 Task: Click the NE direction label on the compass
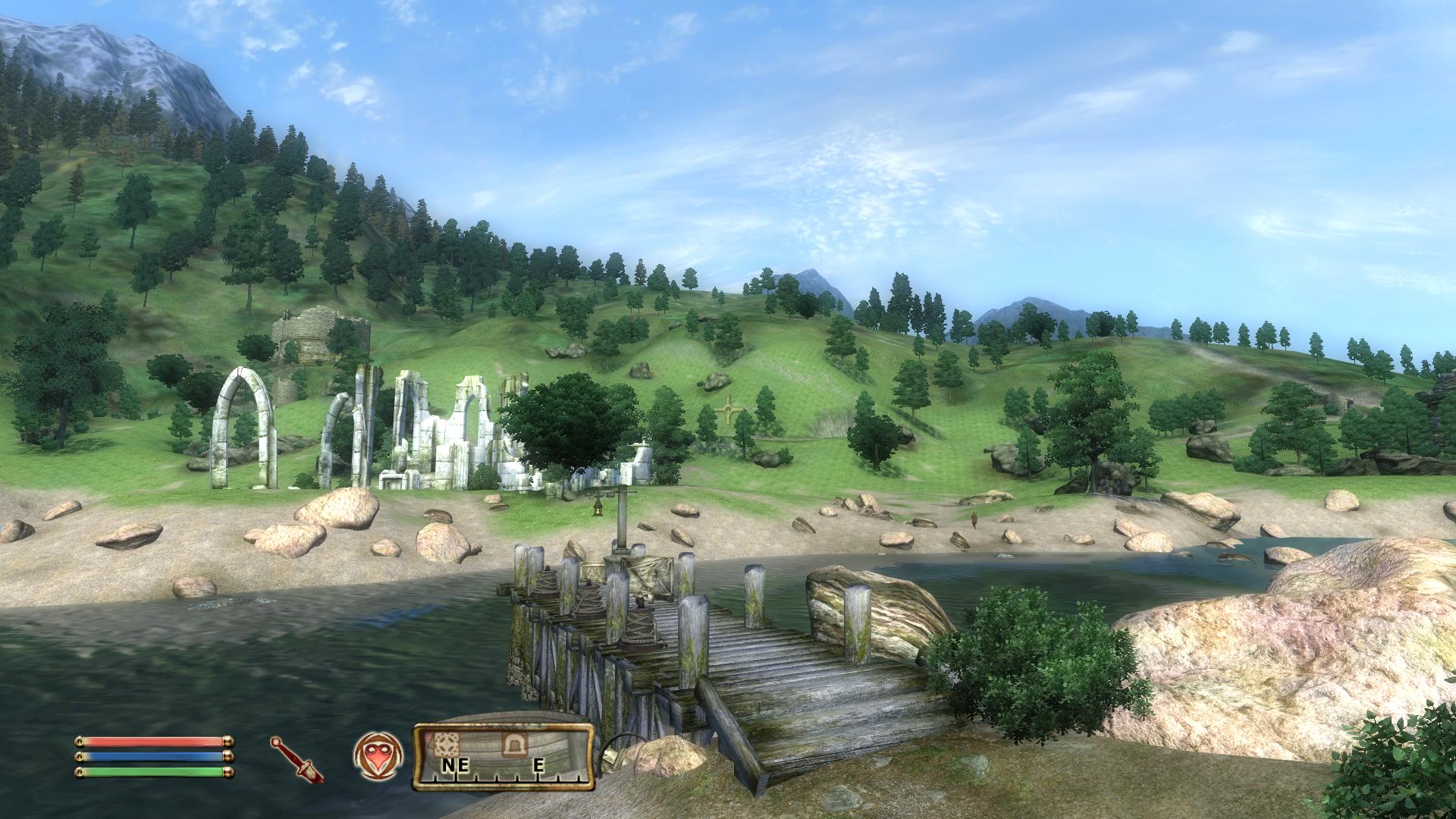(456, 765)
